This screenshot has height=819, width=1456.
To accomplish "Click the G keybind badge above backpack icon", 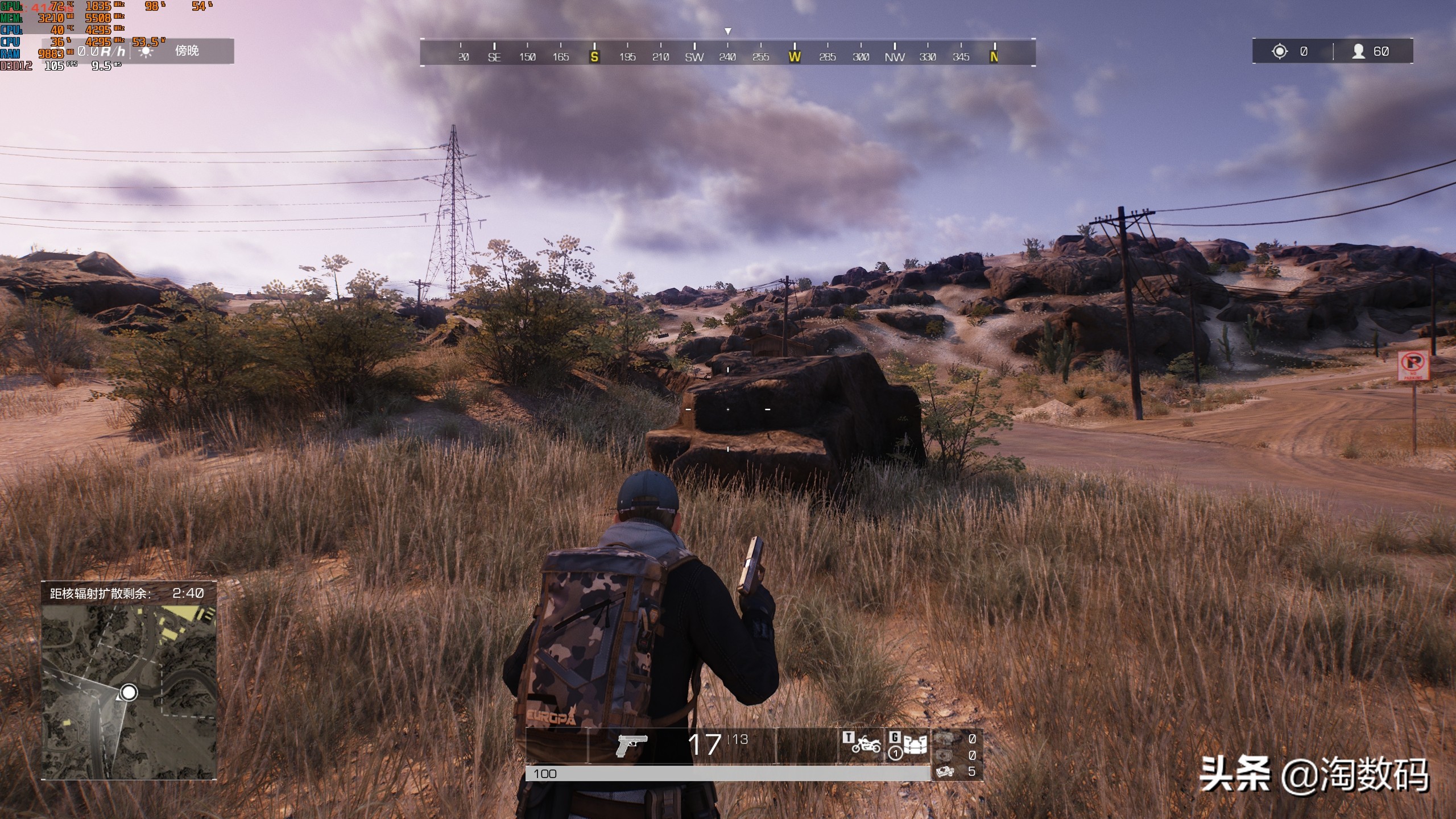I will coord(895,737).
